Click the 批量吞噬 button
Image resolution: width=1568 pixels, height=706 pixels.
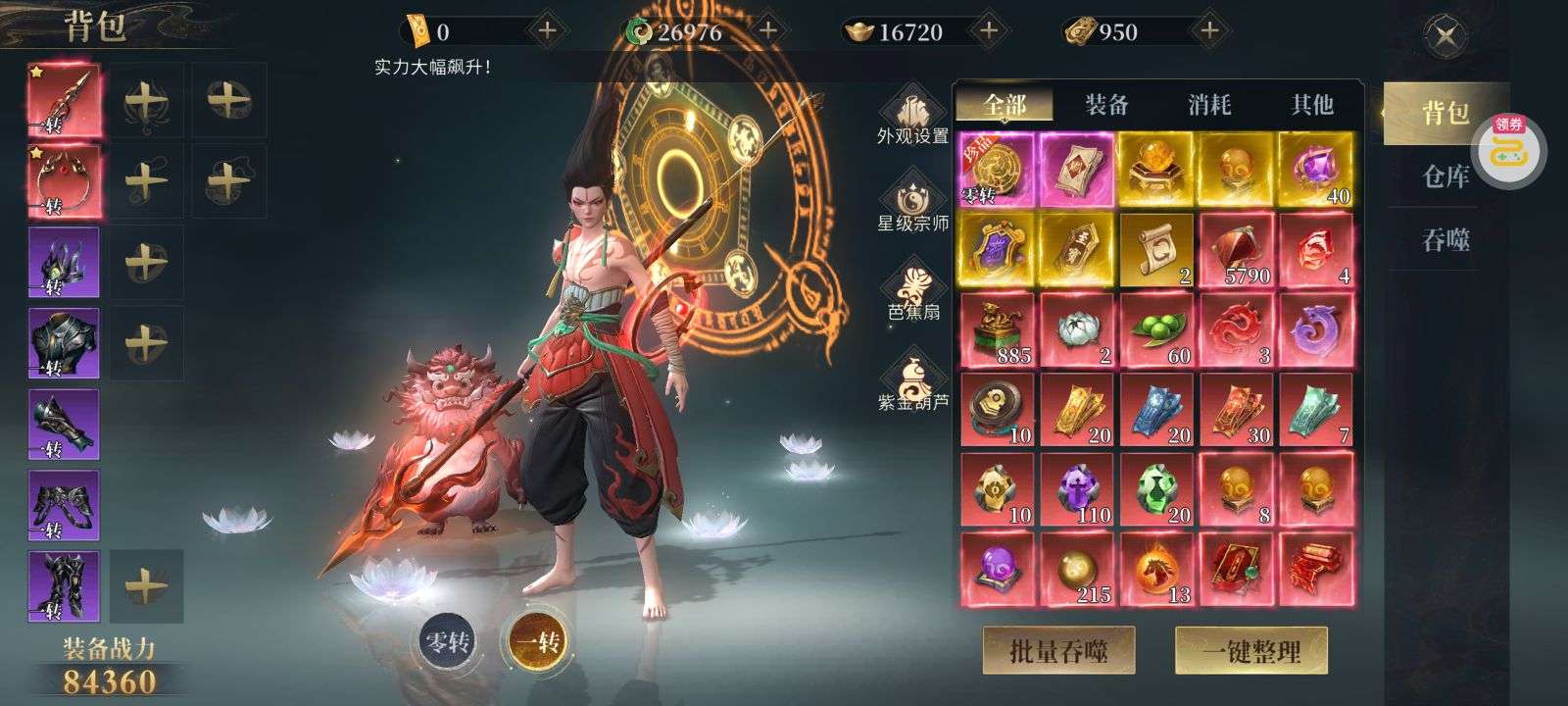[1058, 650]
